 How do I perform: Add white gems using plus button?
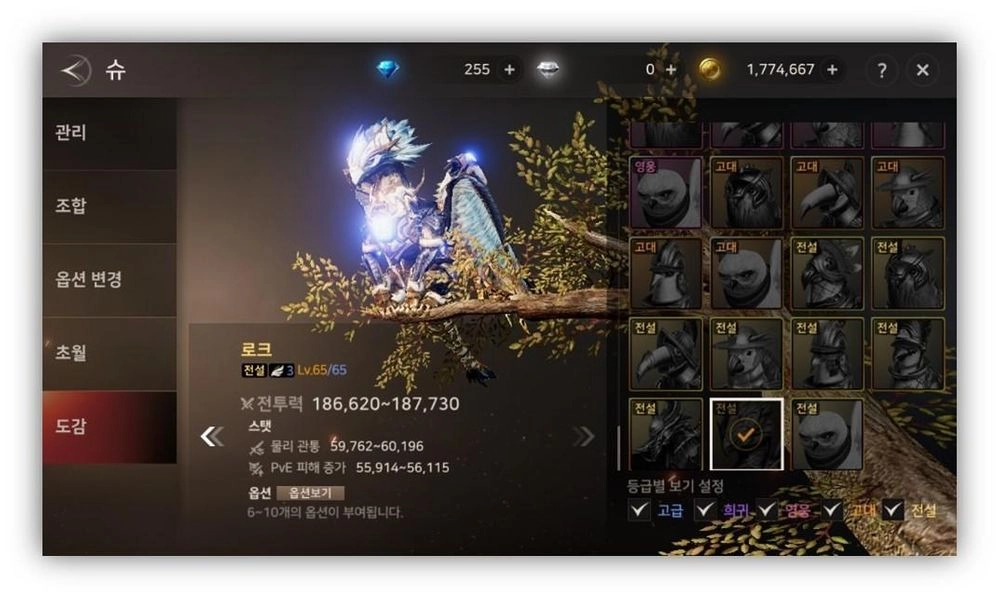coord(670,70)
